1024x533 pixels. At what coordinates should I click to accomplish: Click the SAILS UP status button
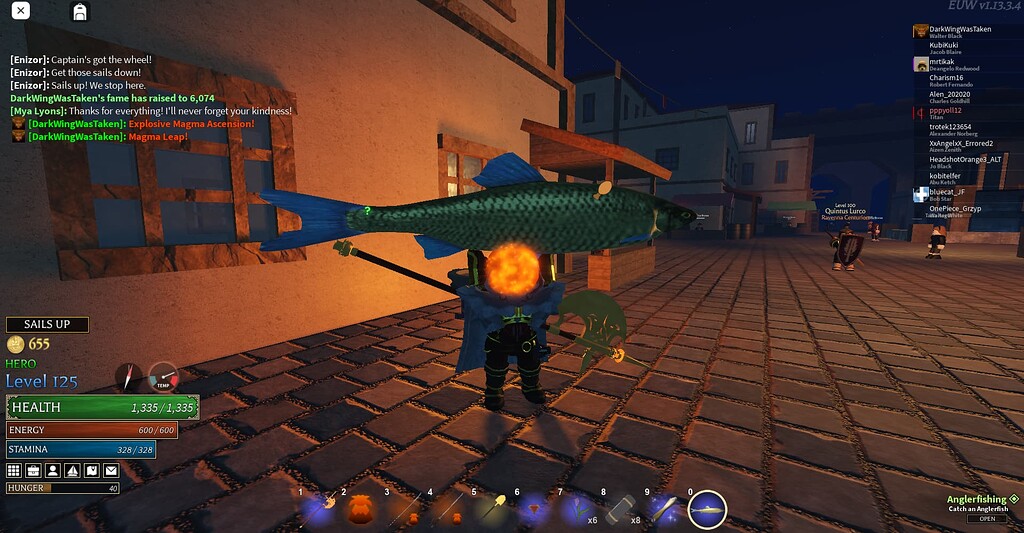tap(48, 324)
